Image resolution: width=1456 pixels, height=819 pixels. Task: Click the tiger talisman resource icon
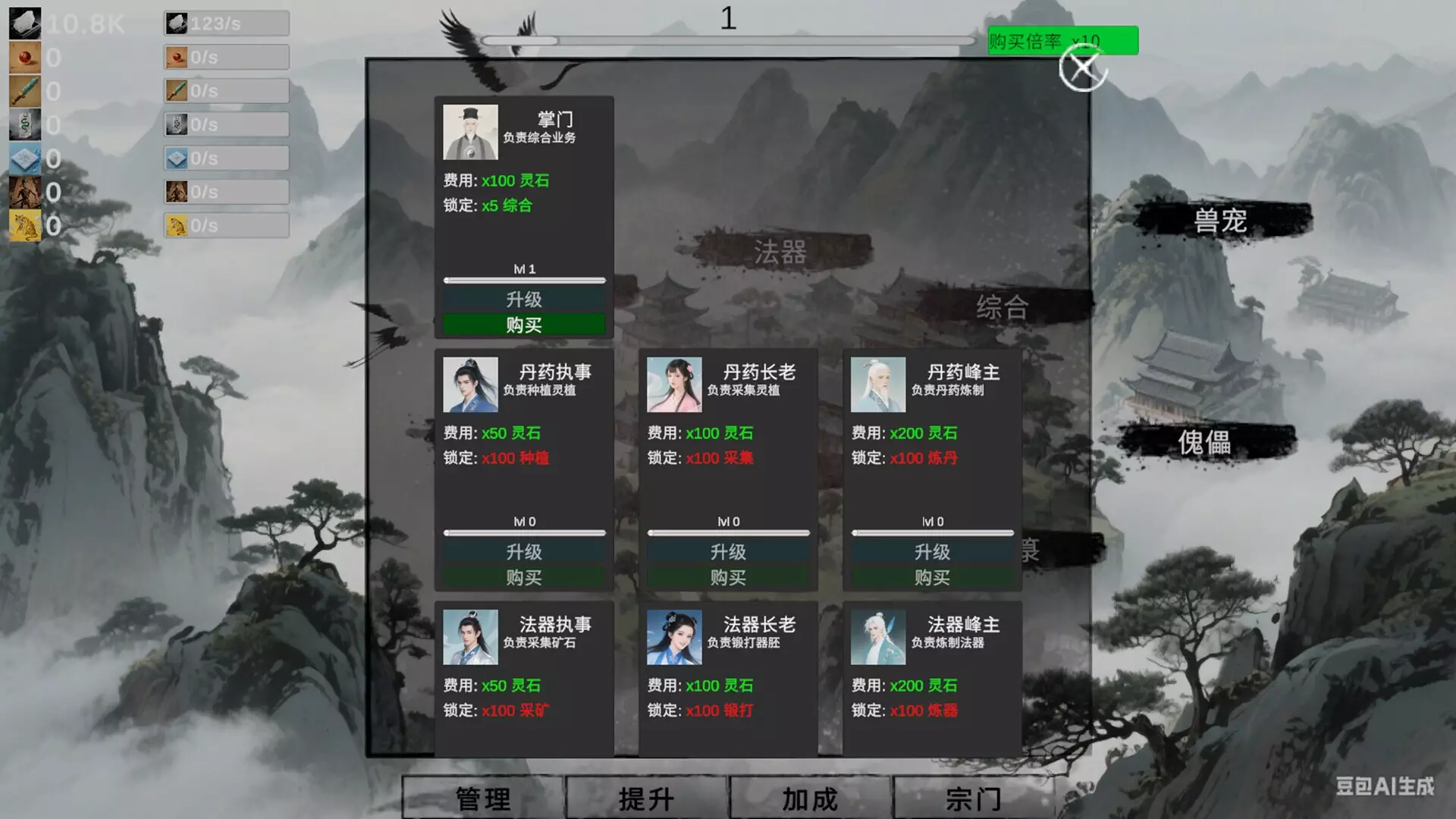pyautogui.click(x=25, y=225)
